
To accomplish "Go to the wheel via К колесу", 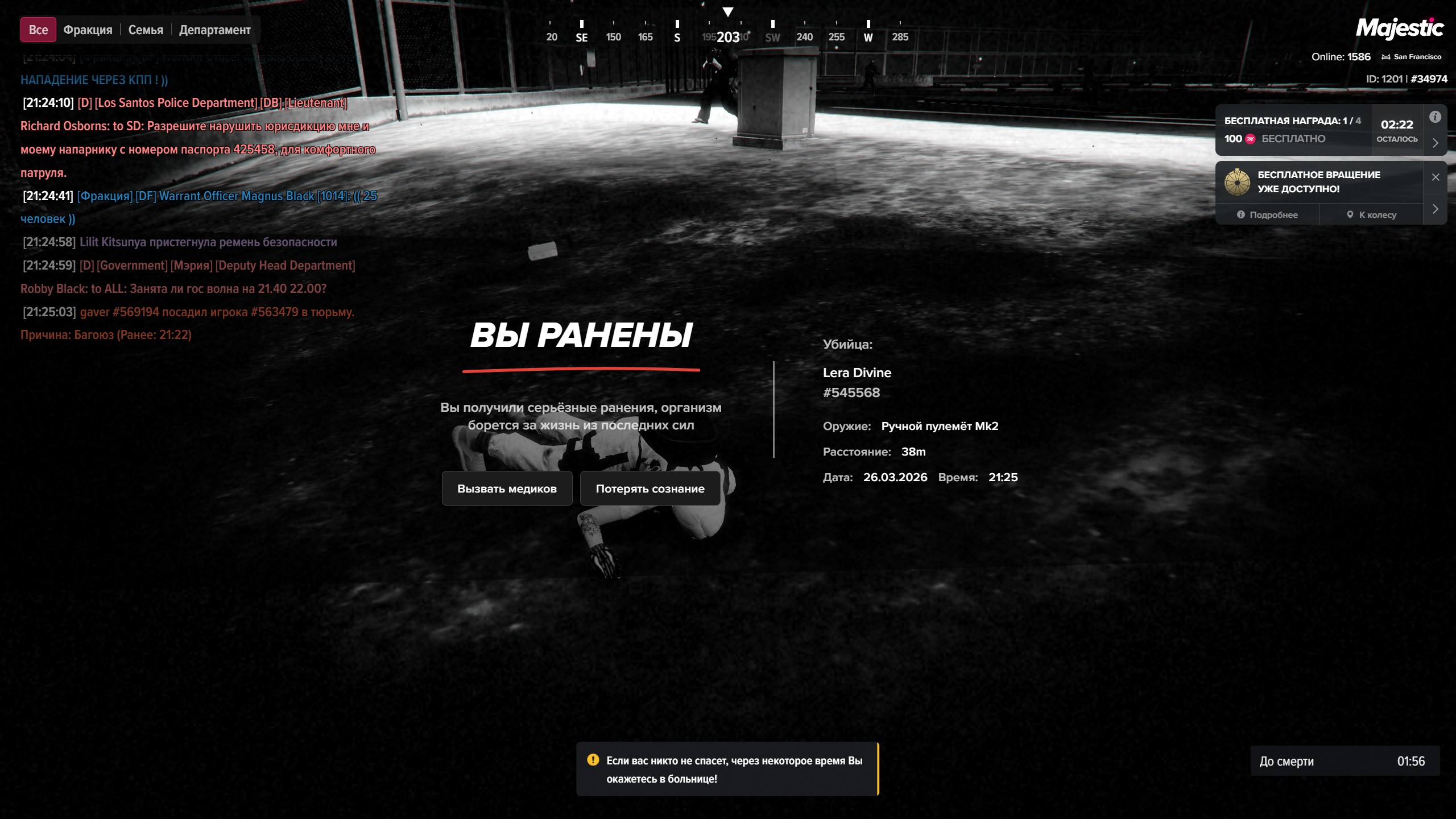I will (x=1371, y=215).
